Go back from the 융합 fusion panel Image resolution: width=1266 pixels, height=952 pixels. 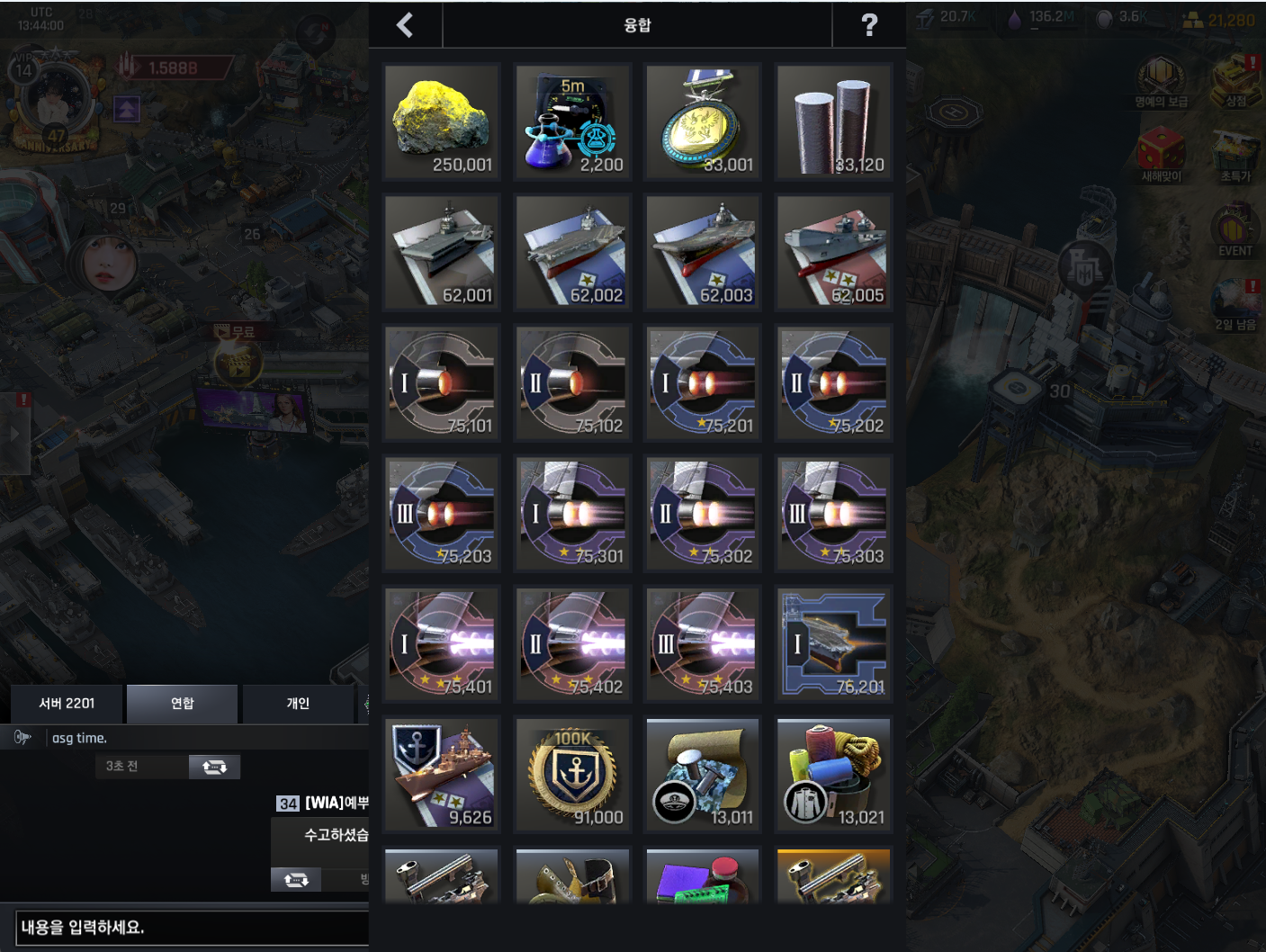coord(405,25)
